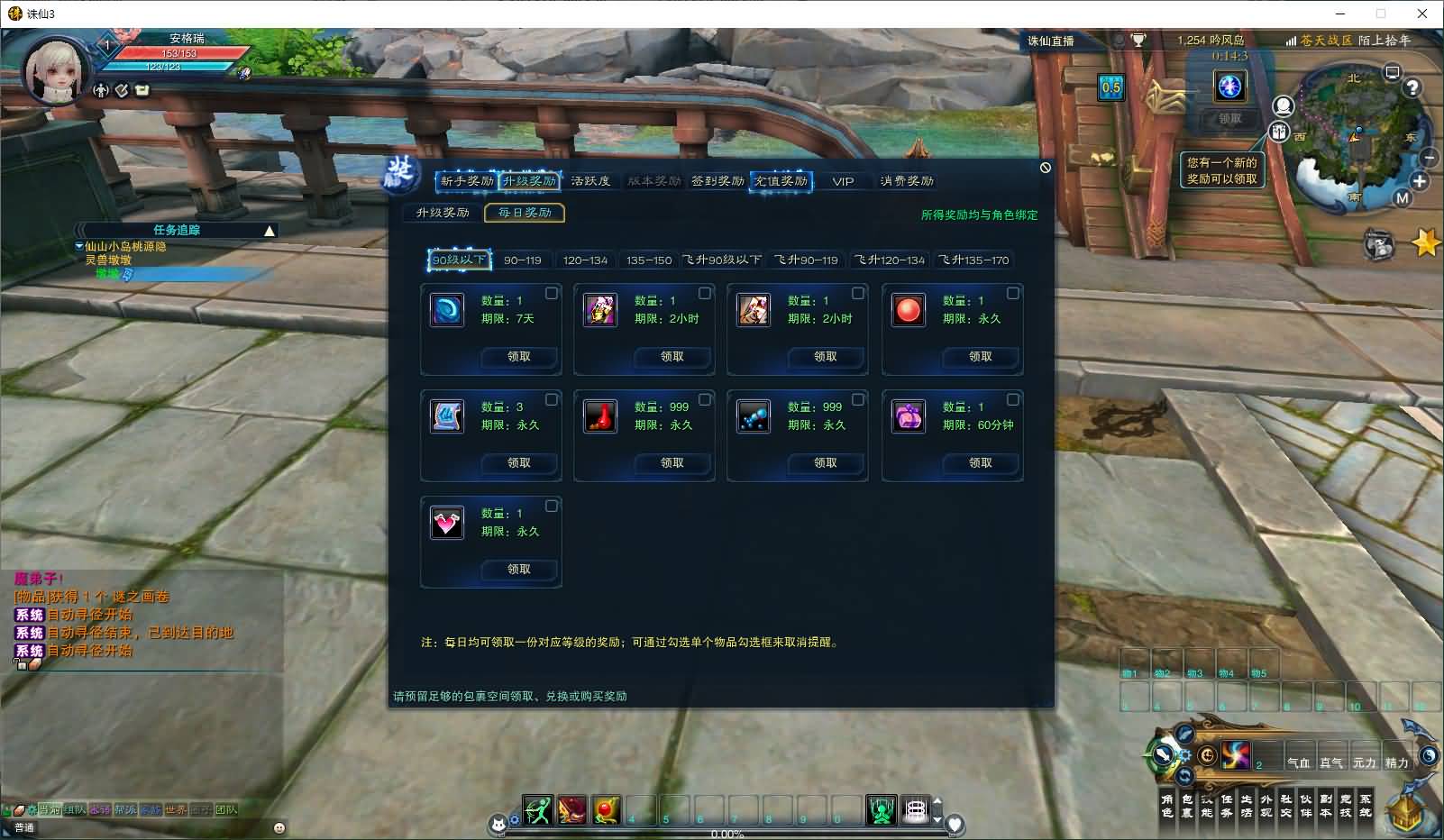
Task: Open the 充值奖励 tab
Action: point(781,181)
